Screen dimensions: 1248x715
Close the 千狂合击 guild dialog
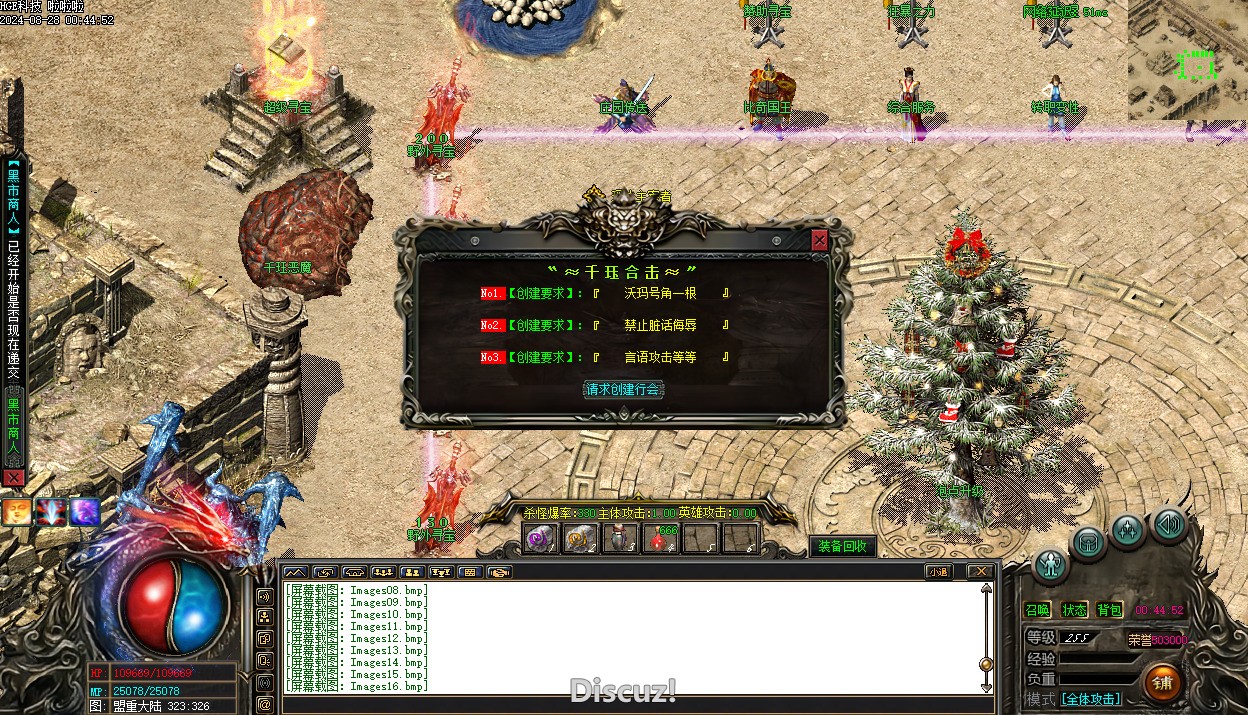(x=820, y=240)
